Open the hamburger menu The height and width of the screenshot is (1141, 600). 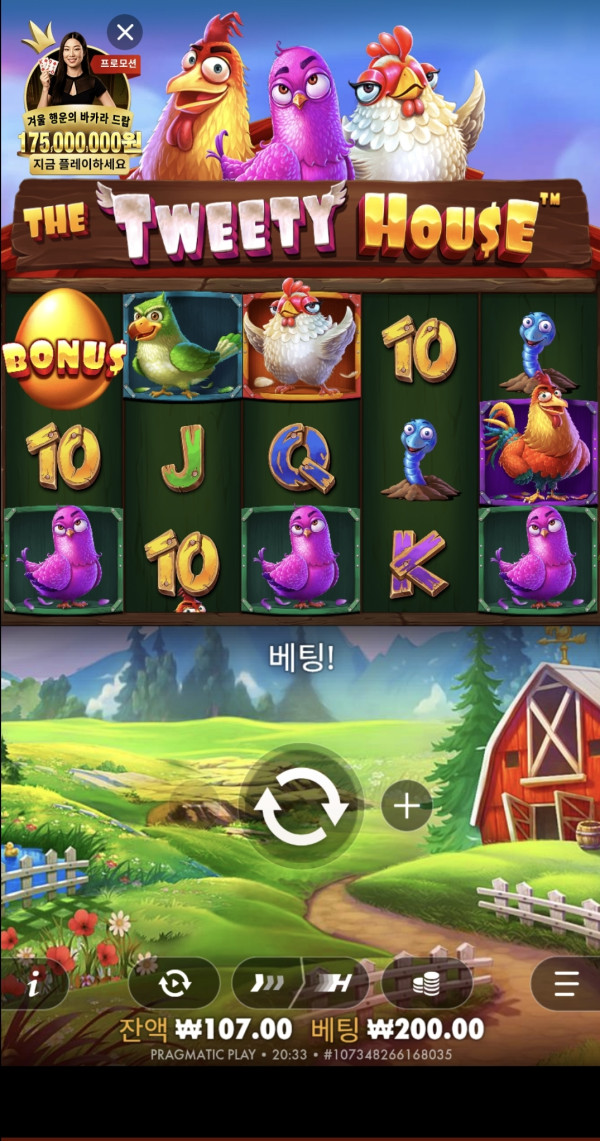coord(567,984)
